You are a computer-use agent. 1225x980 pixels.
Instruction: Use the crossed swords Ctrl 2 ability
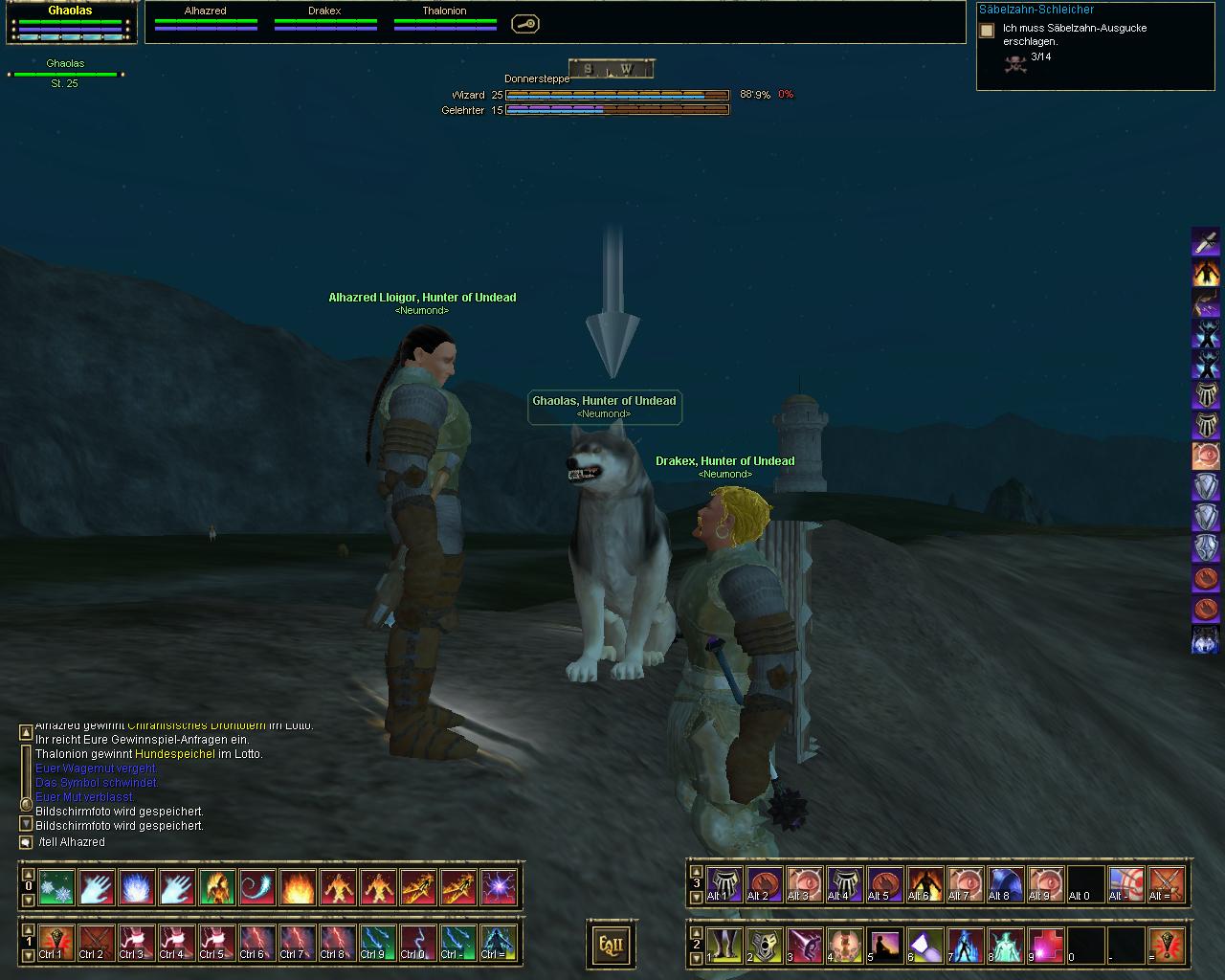[97, 943]
